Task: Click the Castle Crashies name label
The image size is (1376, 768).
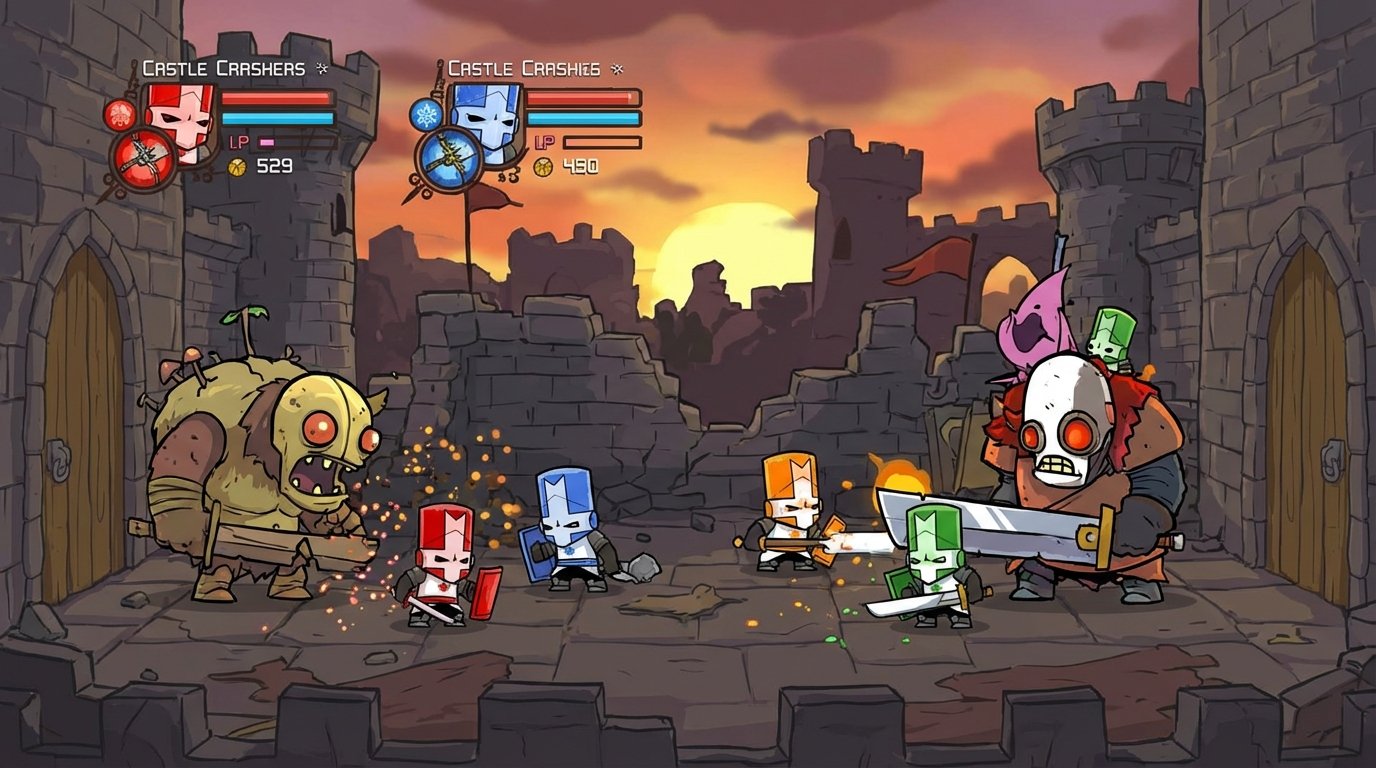Action: 526,67
